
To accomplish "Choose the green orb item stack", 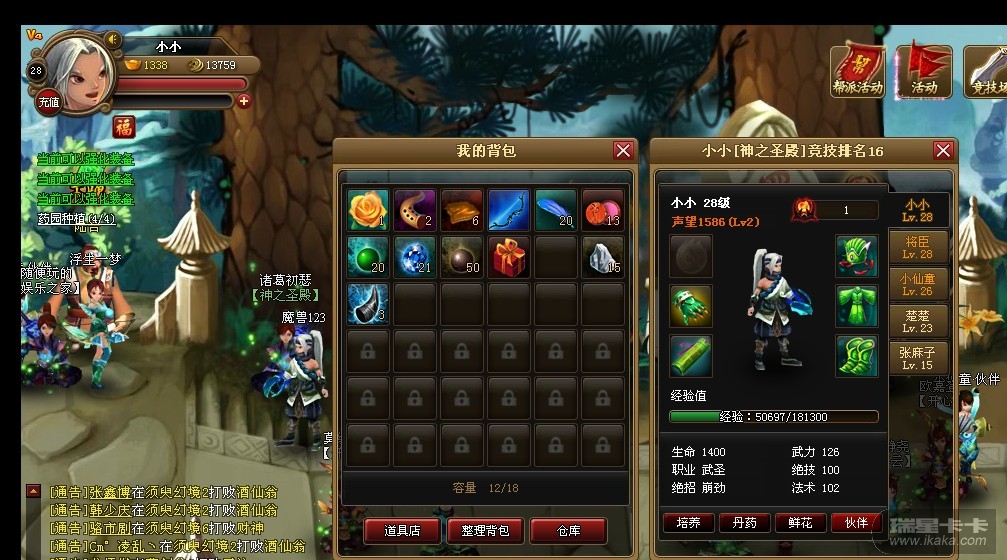I will pyautogui.click(x=368, y=257).
